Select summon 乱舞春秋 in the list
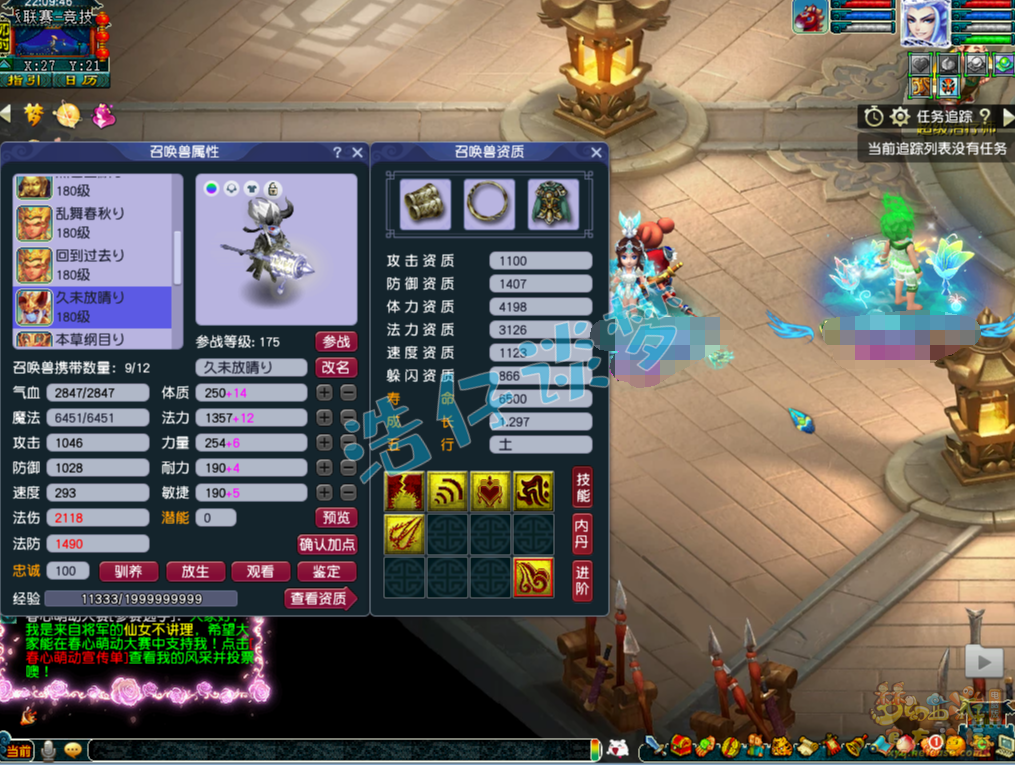 pyautogui.click(x=92, y=223)
